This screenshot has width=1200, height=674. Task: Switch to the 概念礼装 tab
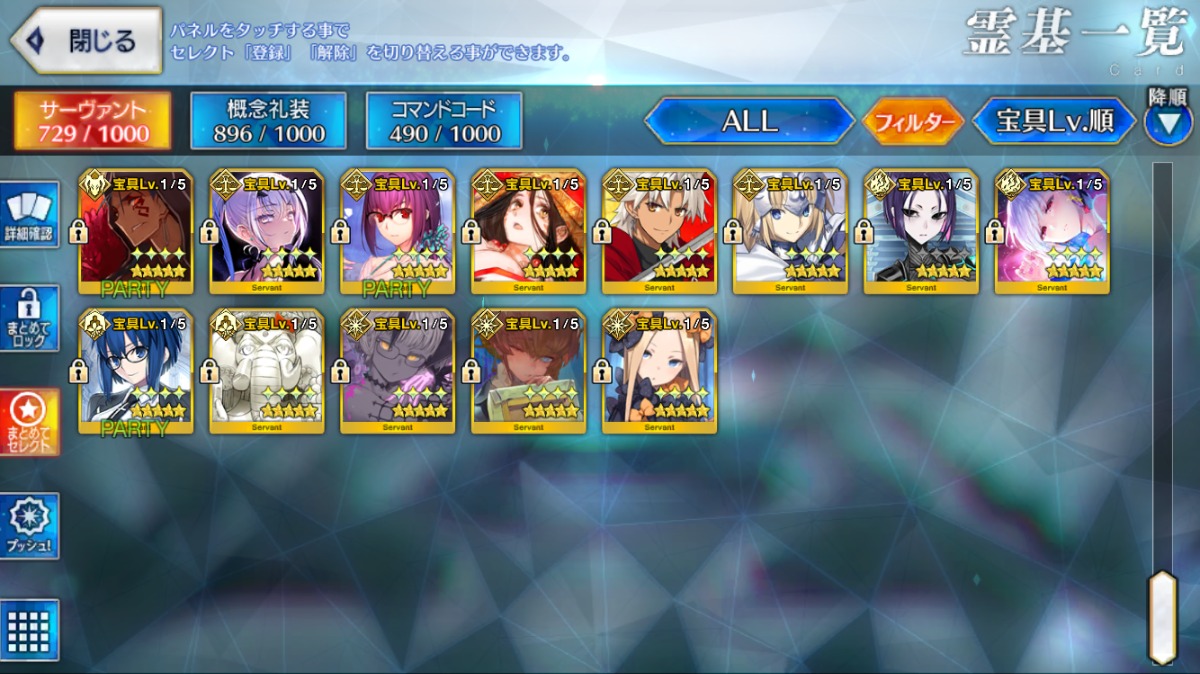pyautogui.click(x=269, y=121)
